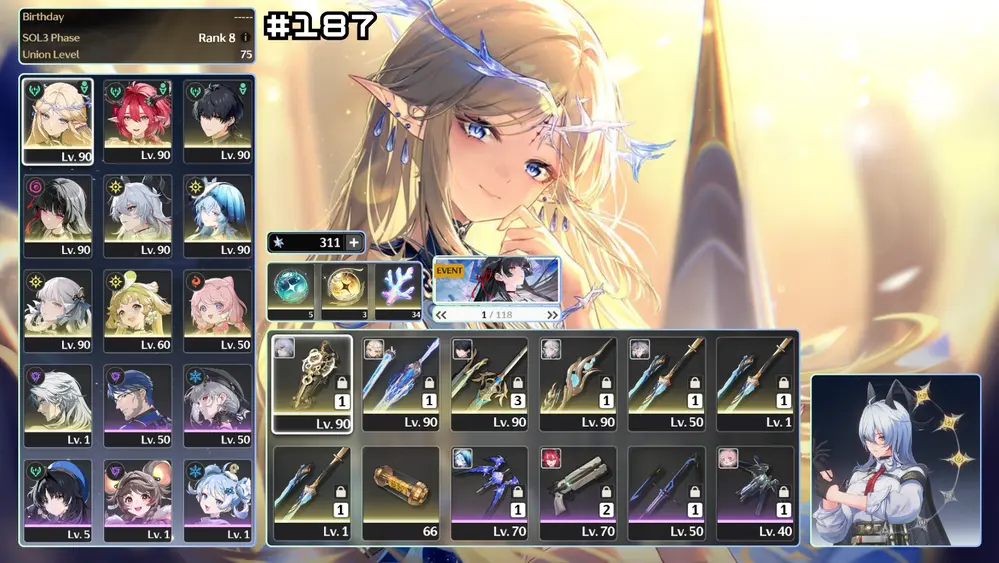Click the plus button next to 311

(x=353, y=242)
